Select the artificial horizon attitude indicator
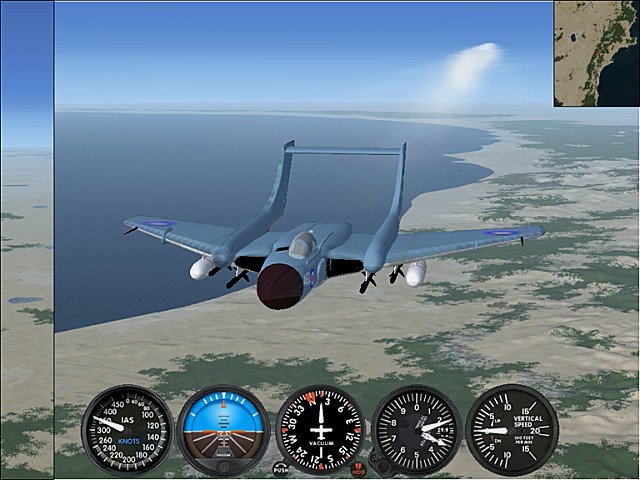Image resolution: width=640 pixels, height=480 pixels. click(x=223, y=430)
